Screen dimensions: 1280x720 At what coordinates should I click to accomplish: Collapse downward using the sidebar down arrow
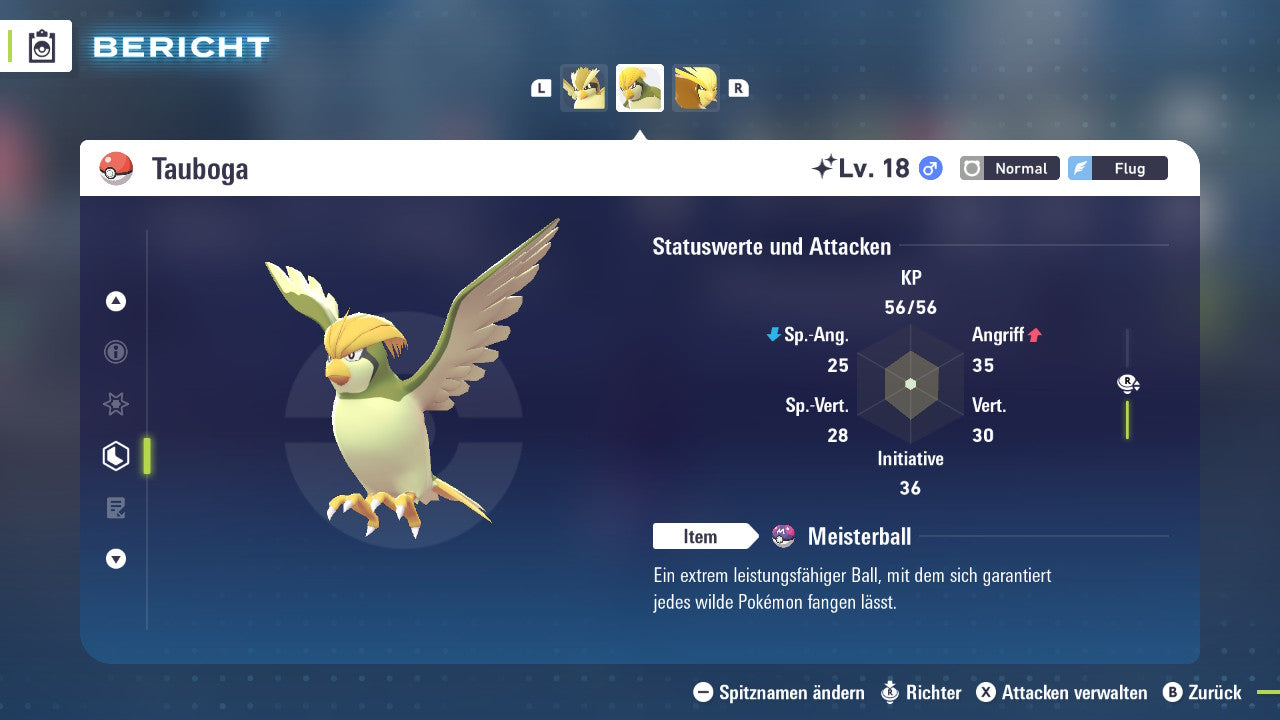[x=115, y=559]
